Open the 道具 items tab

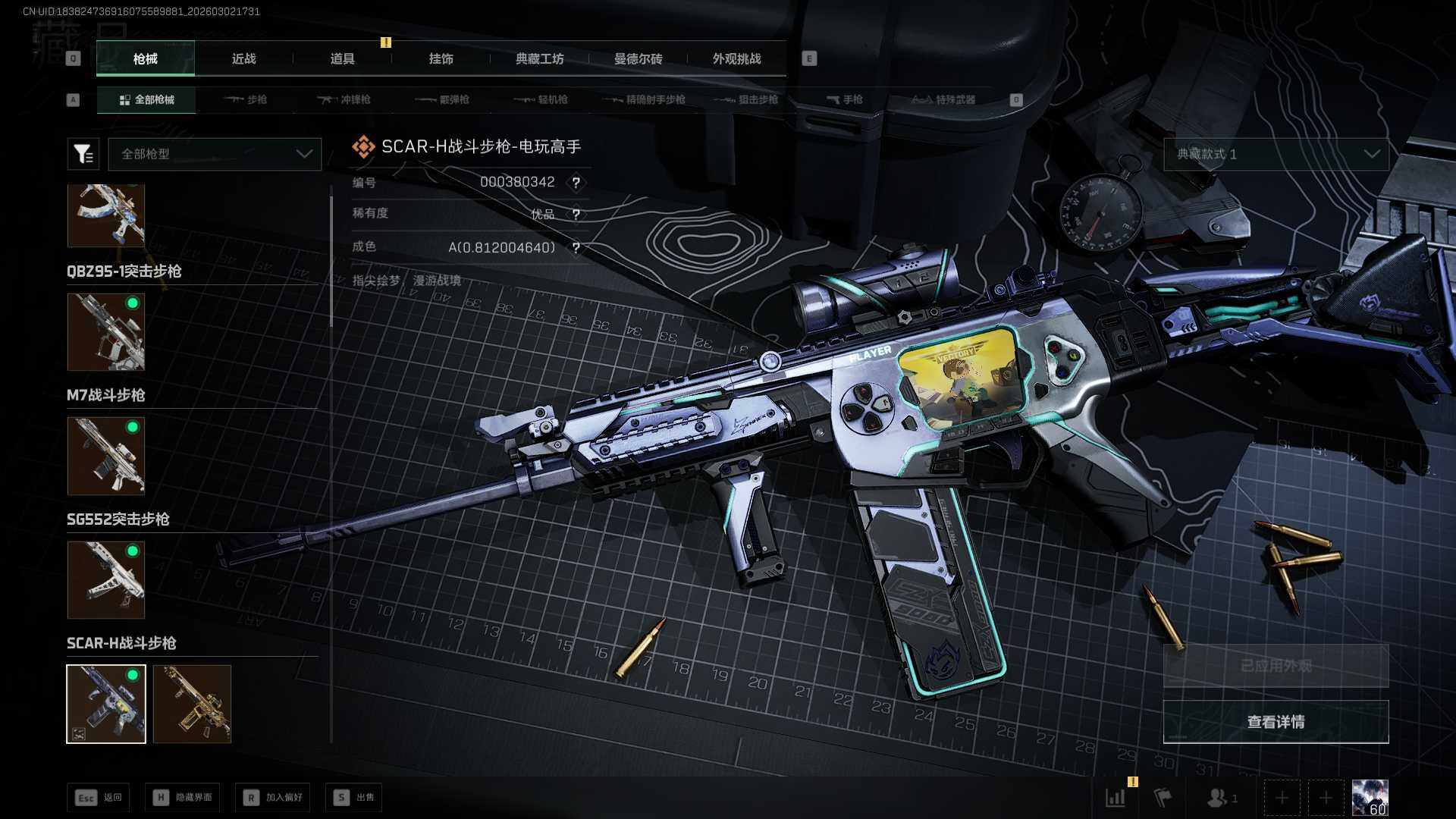coord(342,58)
